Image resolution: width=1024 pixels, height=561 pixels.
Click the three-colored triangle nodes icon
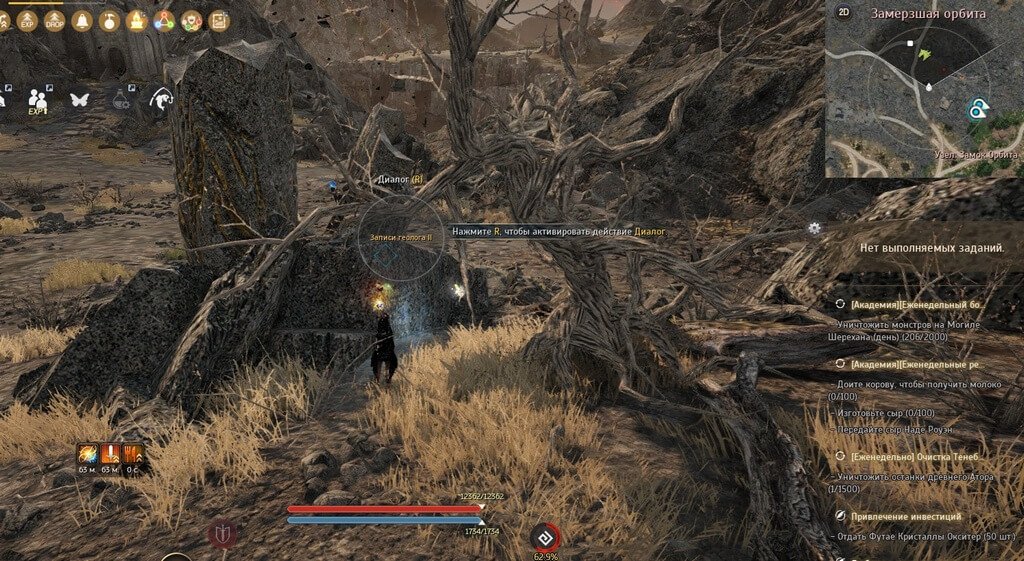click(164, 21)
